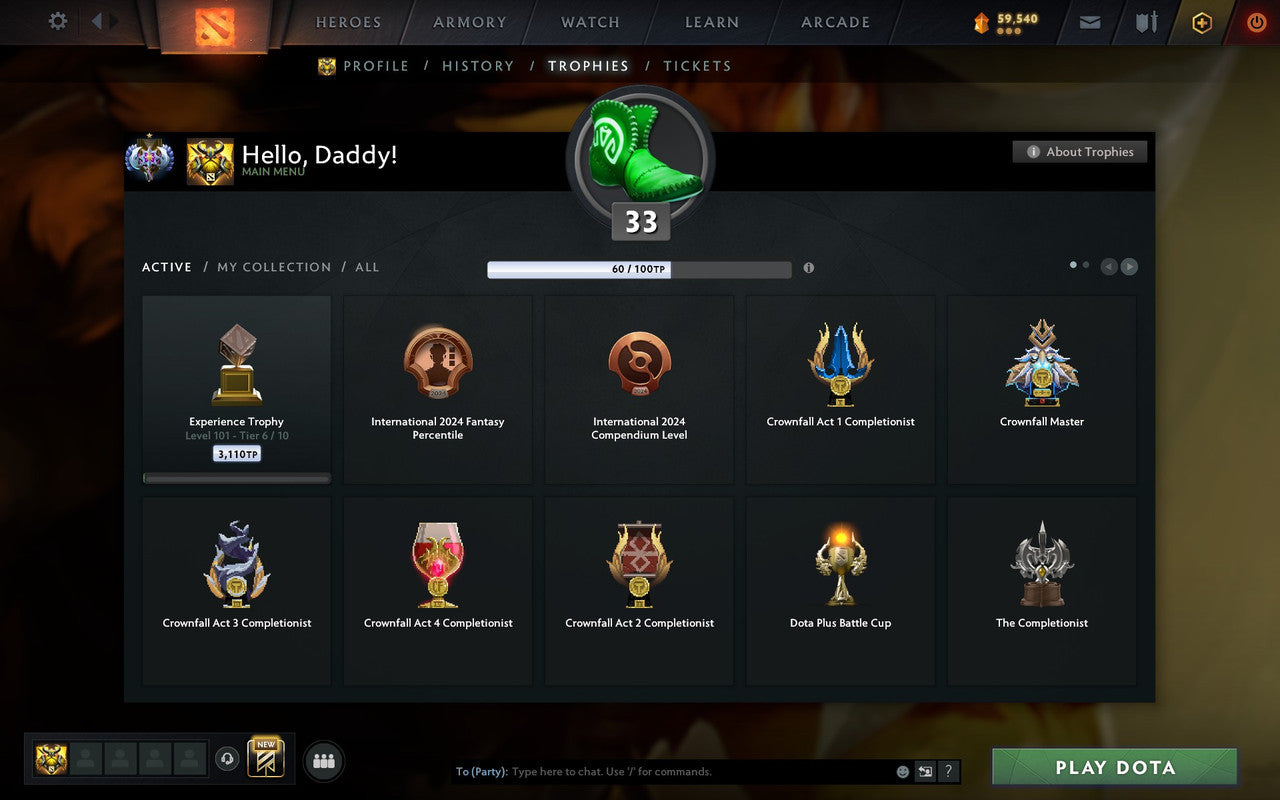Open the Armory shield and sword icon
Image resolution: width=1280 pixels, height=800 pixels.
point(1145,22)
